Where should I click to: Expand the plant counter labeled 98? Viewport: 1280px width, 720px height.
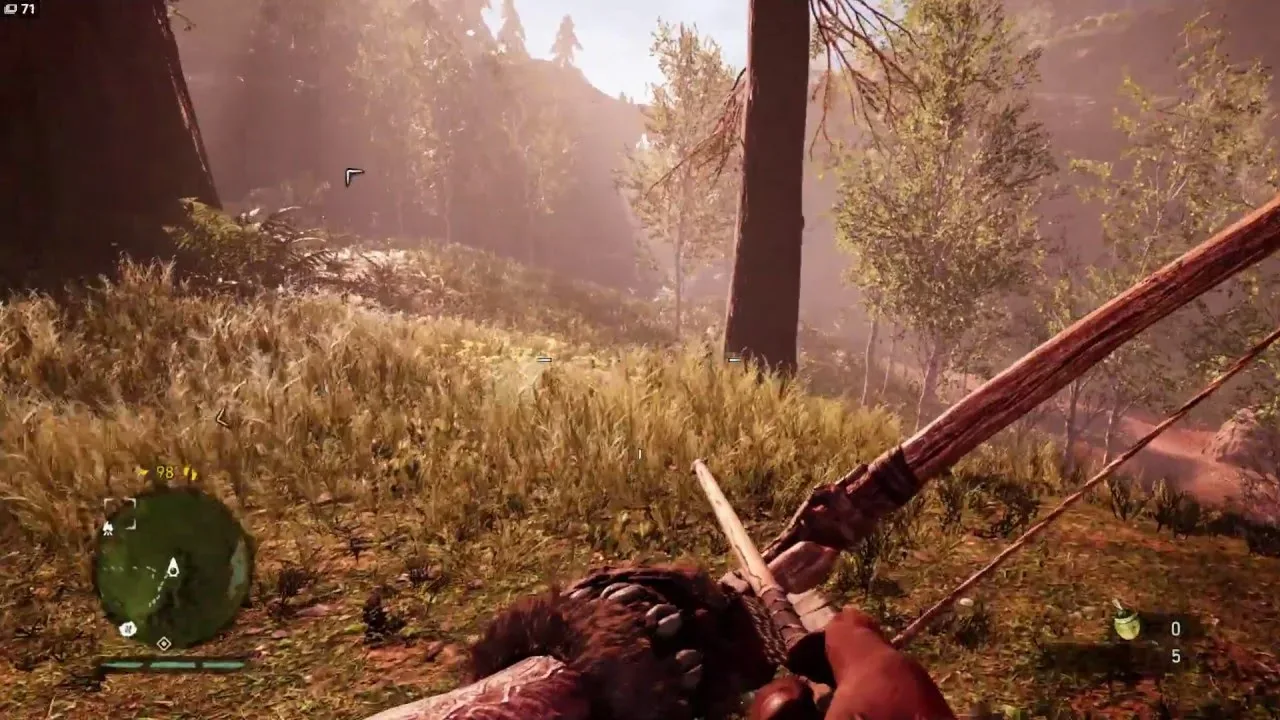click(163, 472)
